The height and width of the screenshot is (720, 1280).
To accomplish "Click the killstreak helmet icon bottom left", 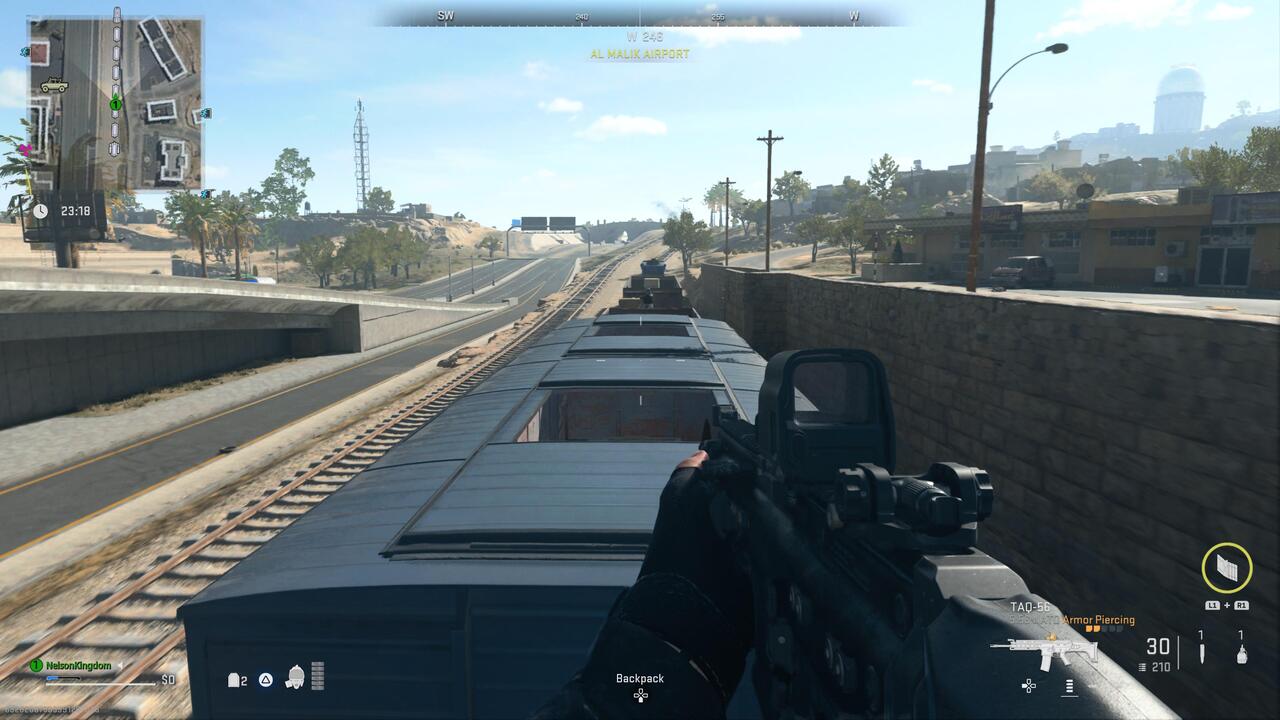I will [296, 676].
